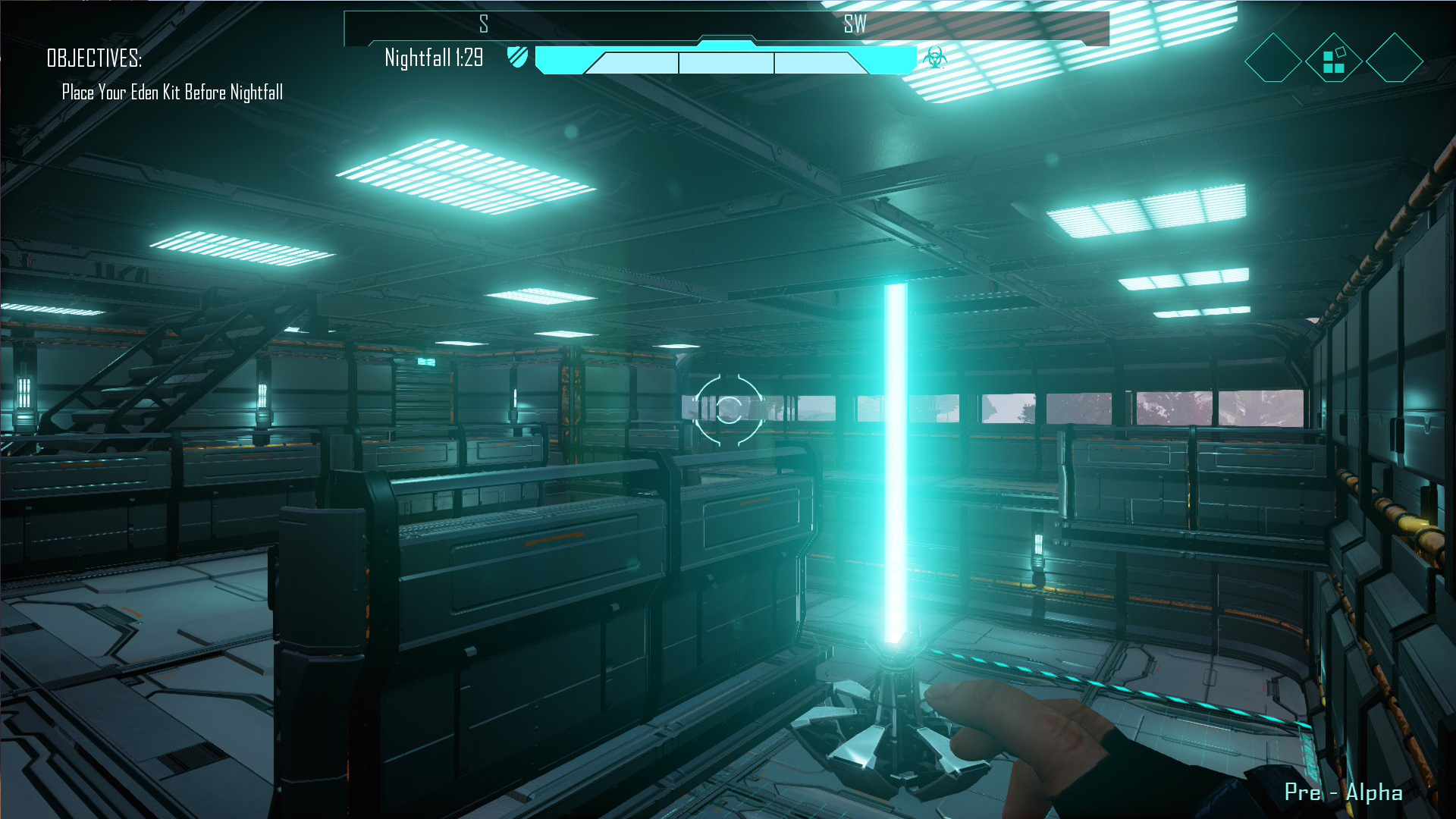Select the rightmost empty diamond slot
The width and height of the screenshot is (1456, 819).
[x=1394, y=58]
